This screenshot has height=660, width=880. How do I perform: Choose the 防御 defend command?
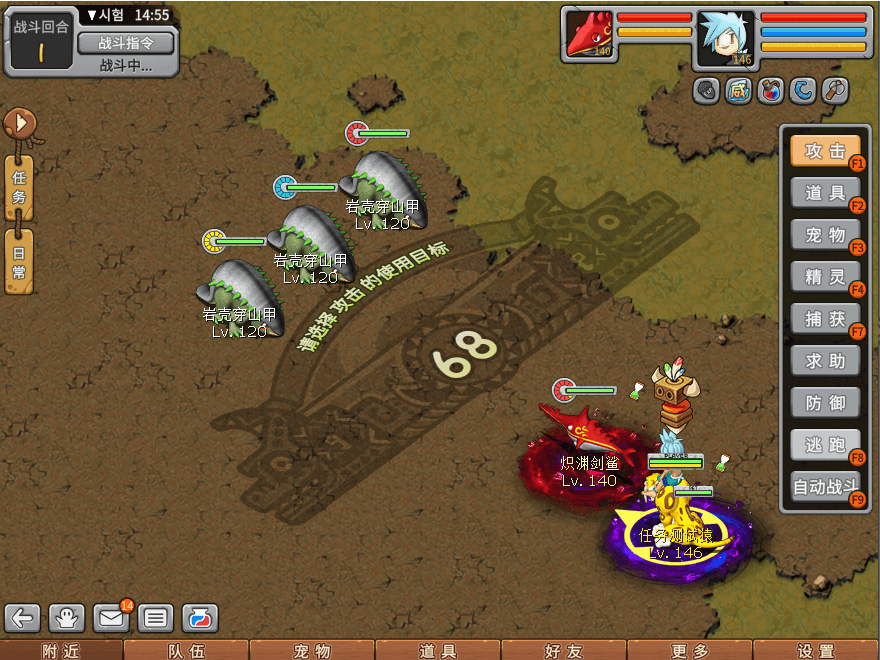(x=825, y=403)
